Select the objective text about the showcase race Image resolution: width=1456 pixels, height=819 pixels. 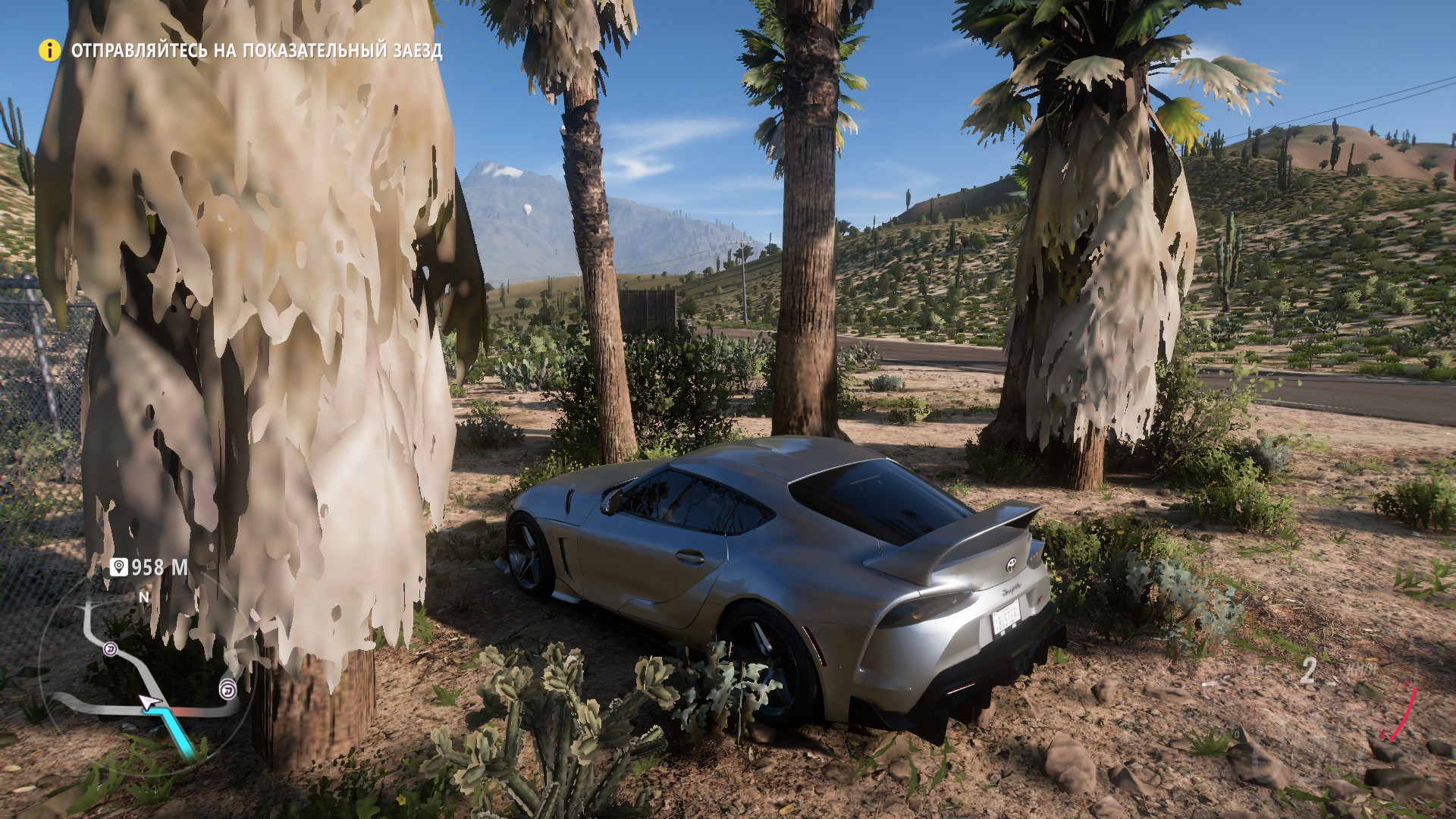coord(256,51)
